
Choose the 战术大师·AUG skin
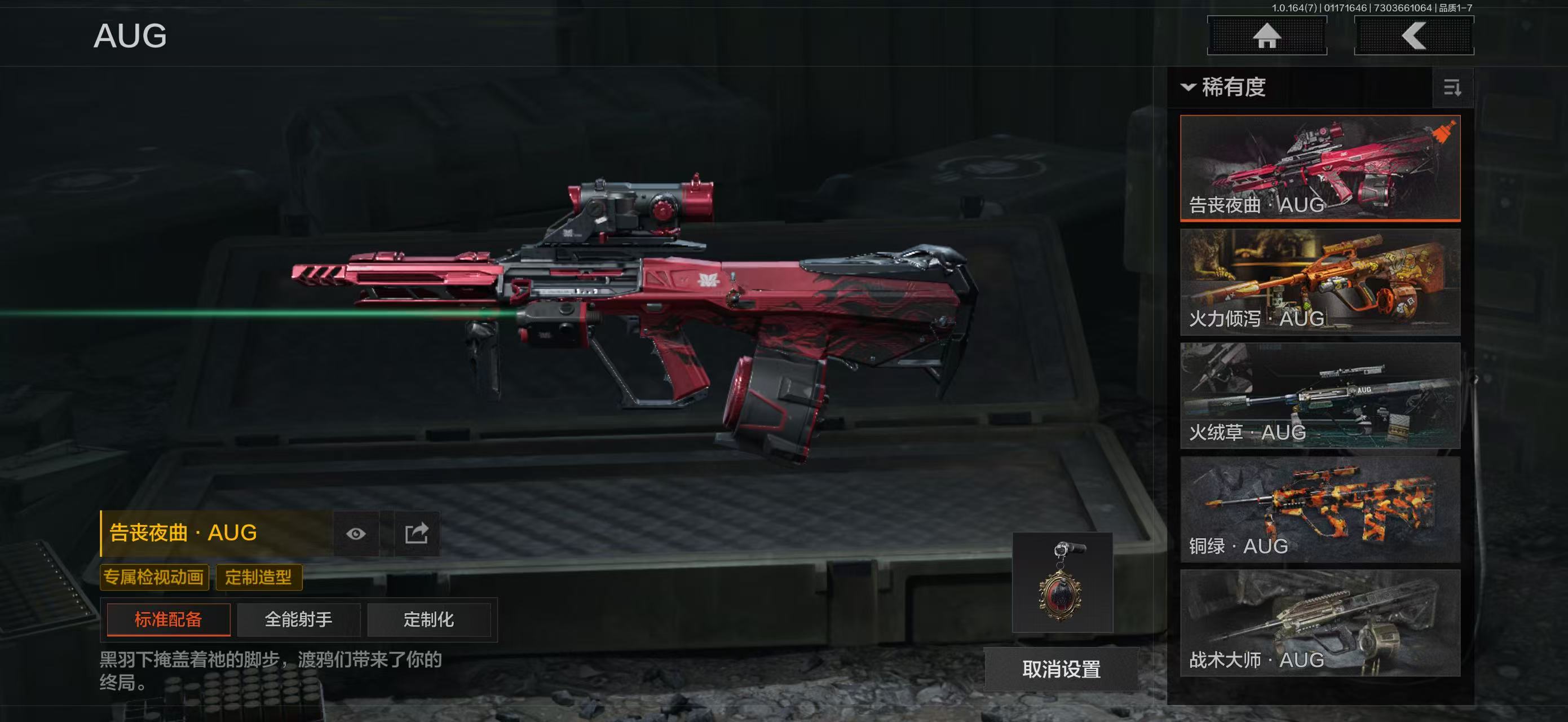coord(1320,623)
